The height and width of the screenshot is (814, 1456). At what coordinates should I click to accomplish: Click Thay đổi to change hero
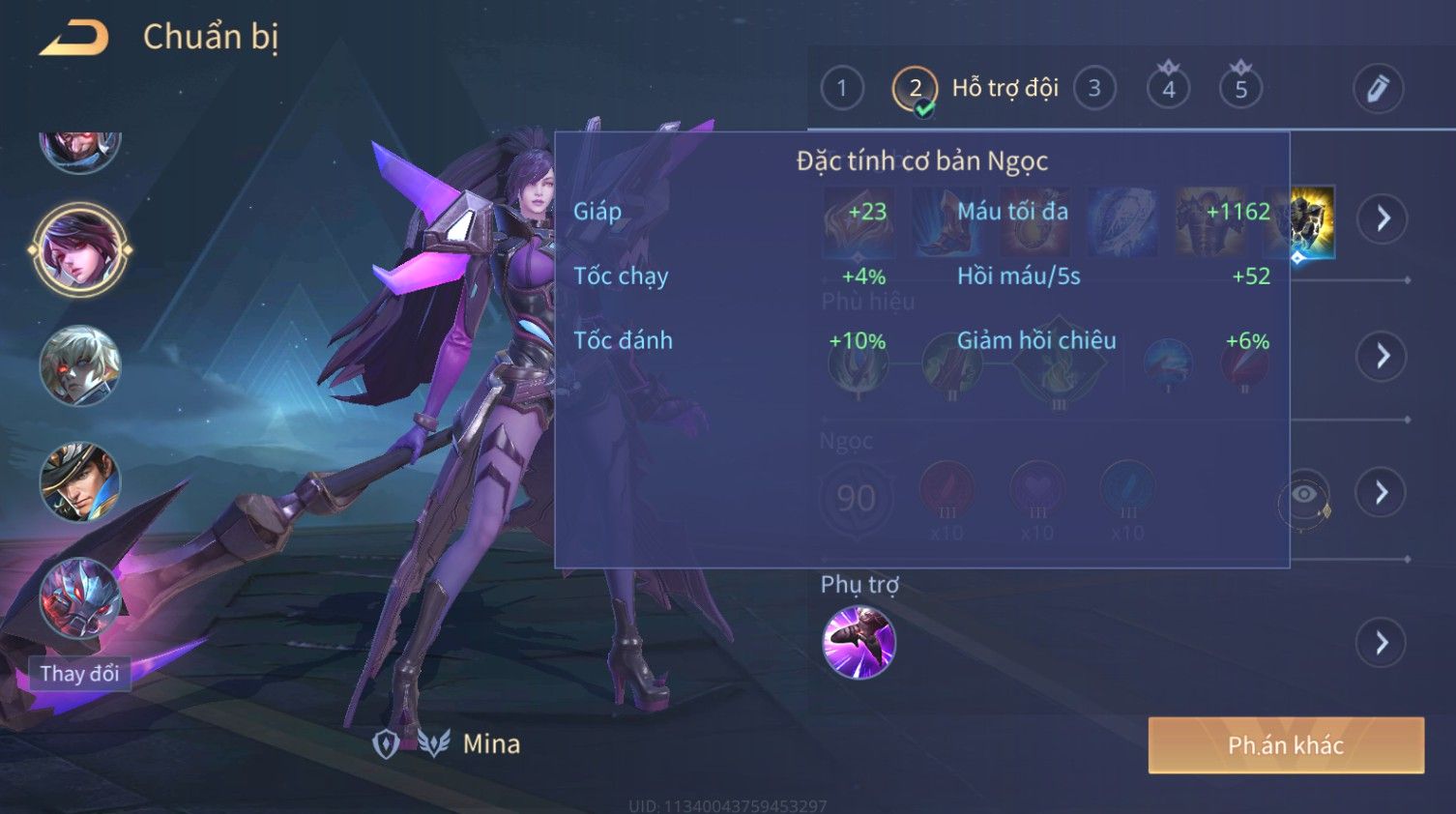(x=79, y=674)
